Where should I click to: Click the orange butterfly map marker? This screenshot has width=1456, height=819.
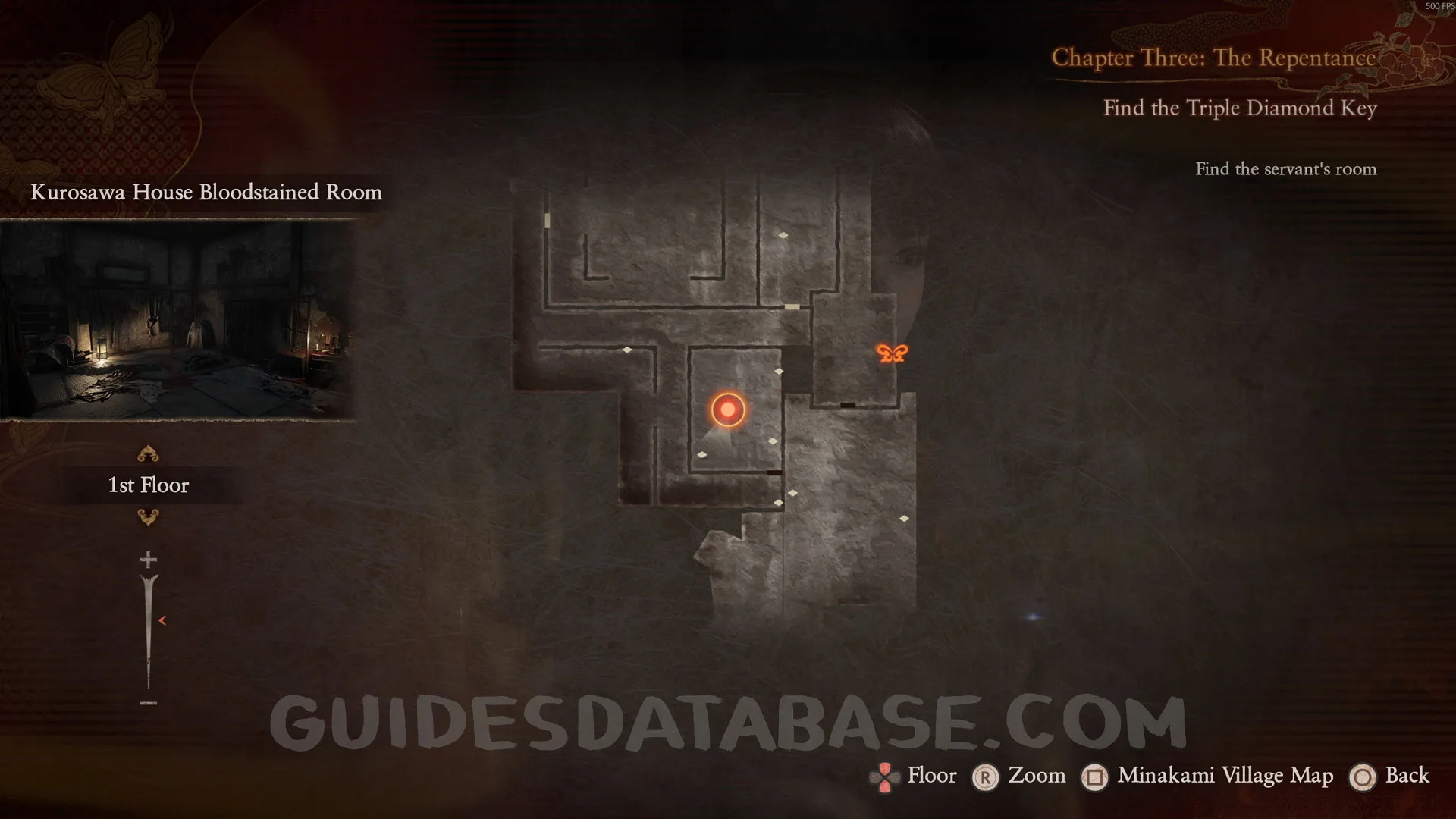892,353
